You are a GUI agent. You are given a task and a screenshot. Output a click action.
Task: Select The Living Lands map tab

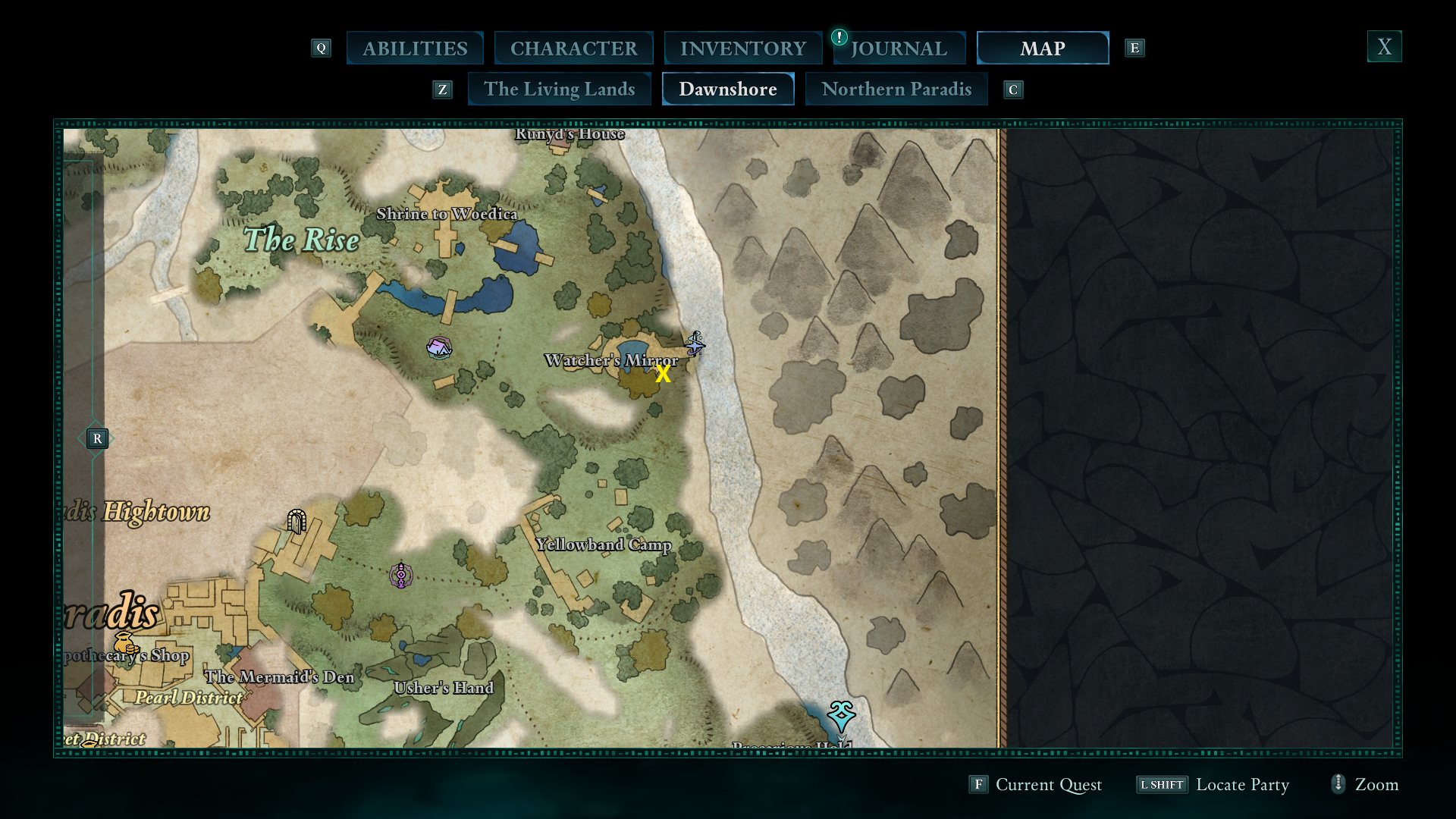(559, 89)
